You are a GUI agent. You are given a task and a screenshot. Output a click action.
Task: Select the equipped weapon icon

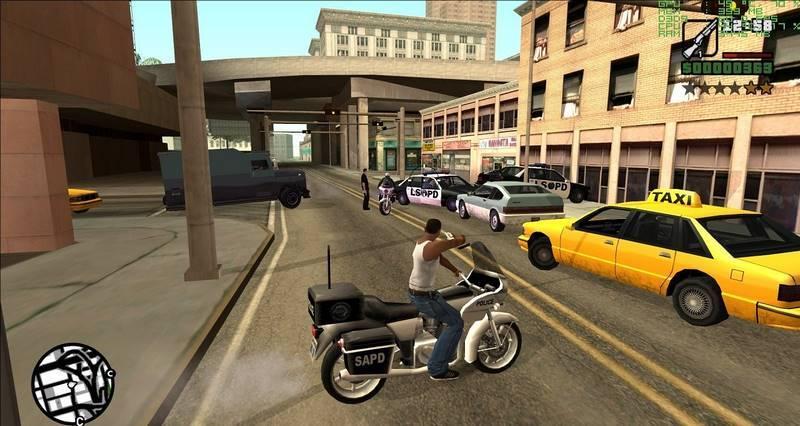click(x=699, y=39)
